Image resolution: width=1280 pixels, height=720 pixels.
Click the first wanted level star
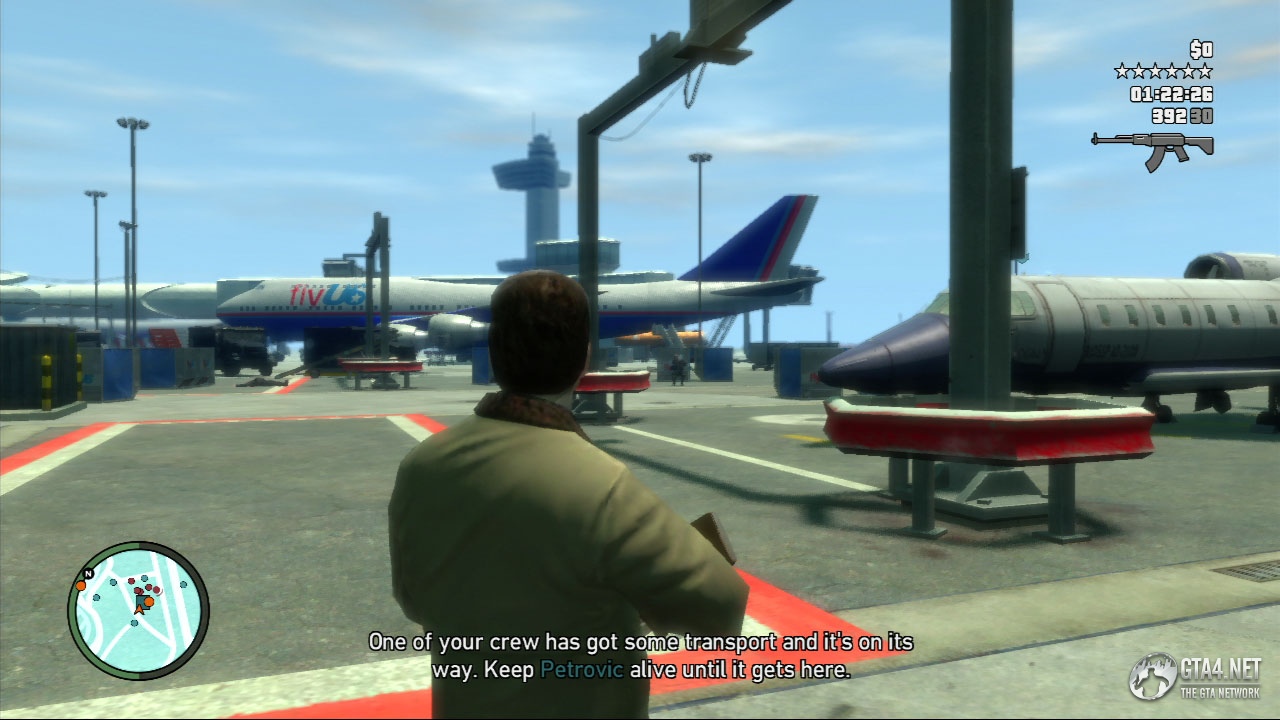[x=1123, y=71]
